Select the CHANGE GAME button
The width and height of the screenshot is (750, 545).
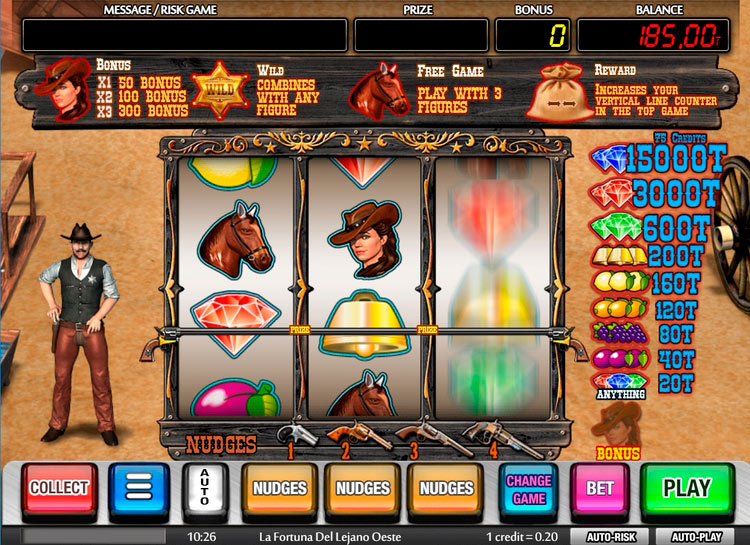tap(529, 489)
